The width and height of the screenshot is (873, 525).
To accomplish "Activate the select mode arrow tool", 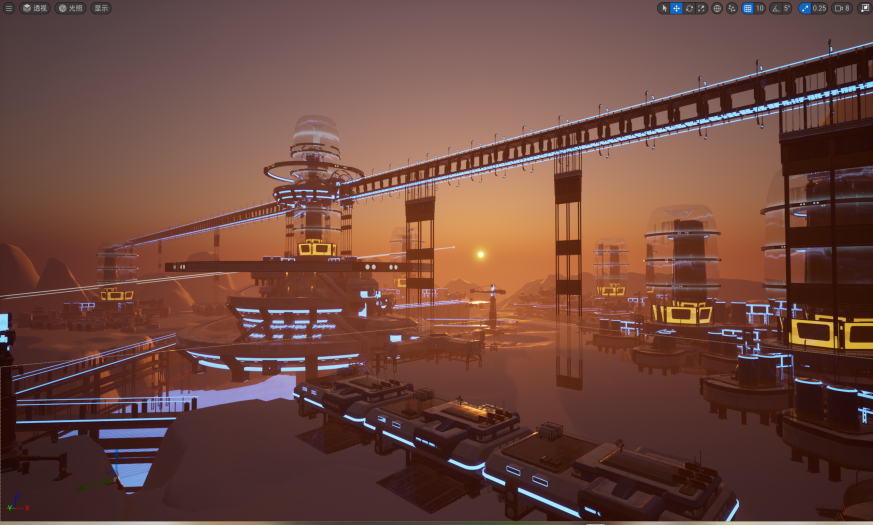I will (x=664, y=8).
